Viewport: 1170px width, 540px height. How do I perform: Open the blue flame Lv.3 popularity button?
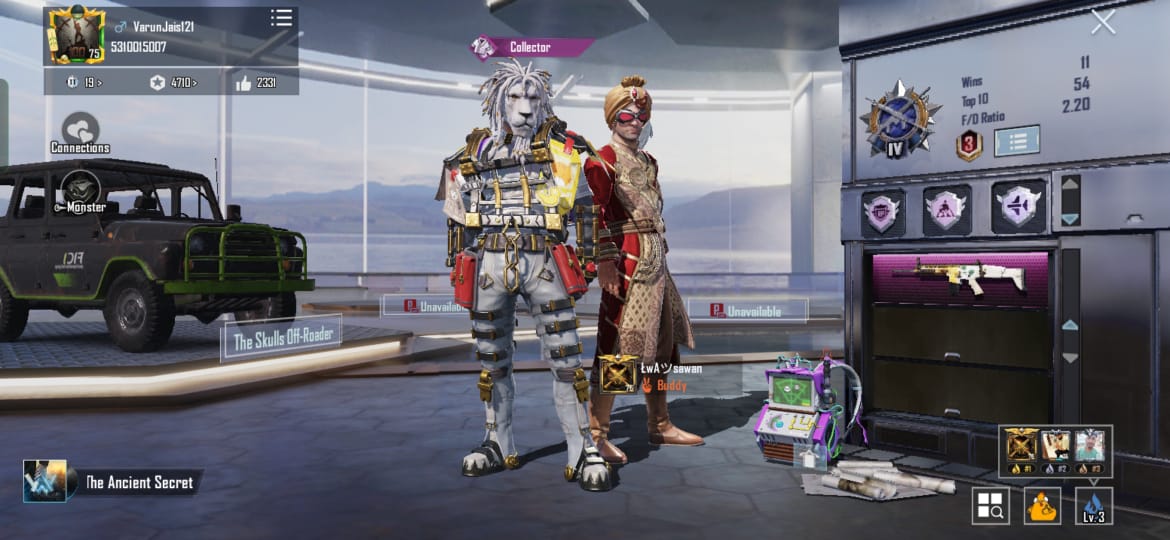coord(1094,506)
